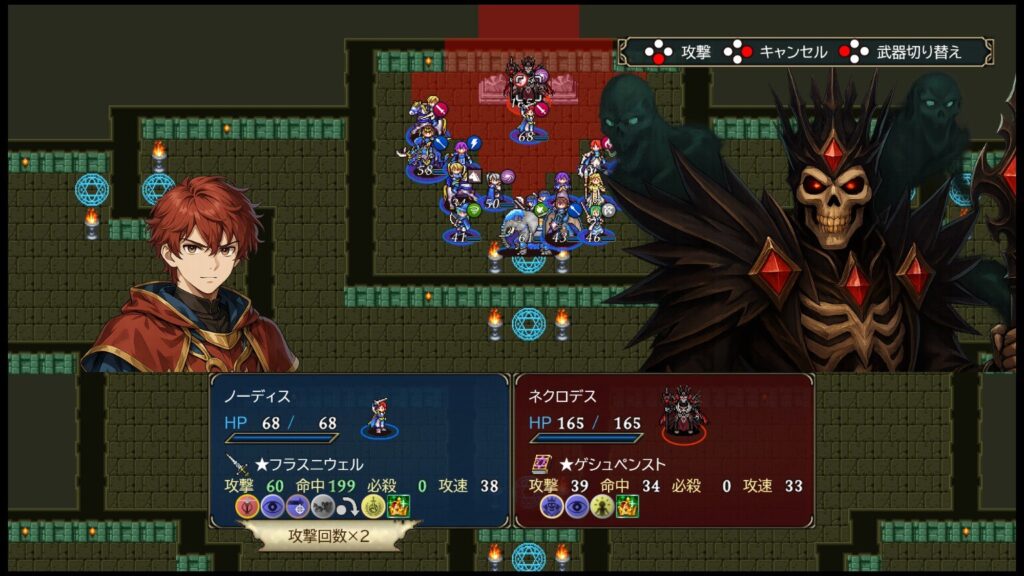Inspect the crown skill icon in Necrodes's panel
Viewport: 1024px width, 576px height.
pyautogui.click(x=627, y=506)
